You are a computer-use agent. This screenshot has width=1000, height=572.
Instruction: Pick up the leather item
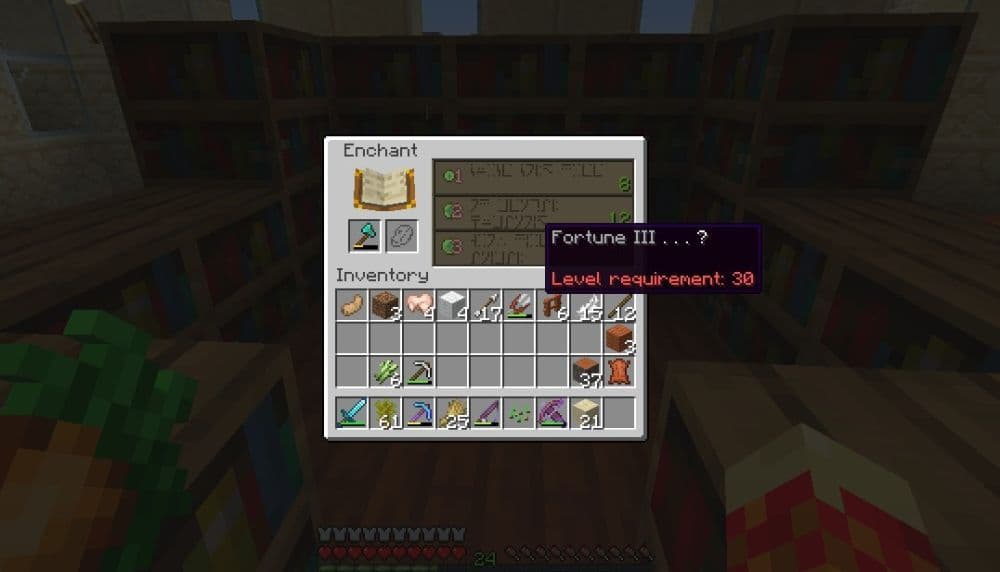(620, 372)
